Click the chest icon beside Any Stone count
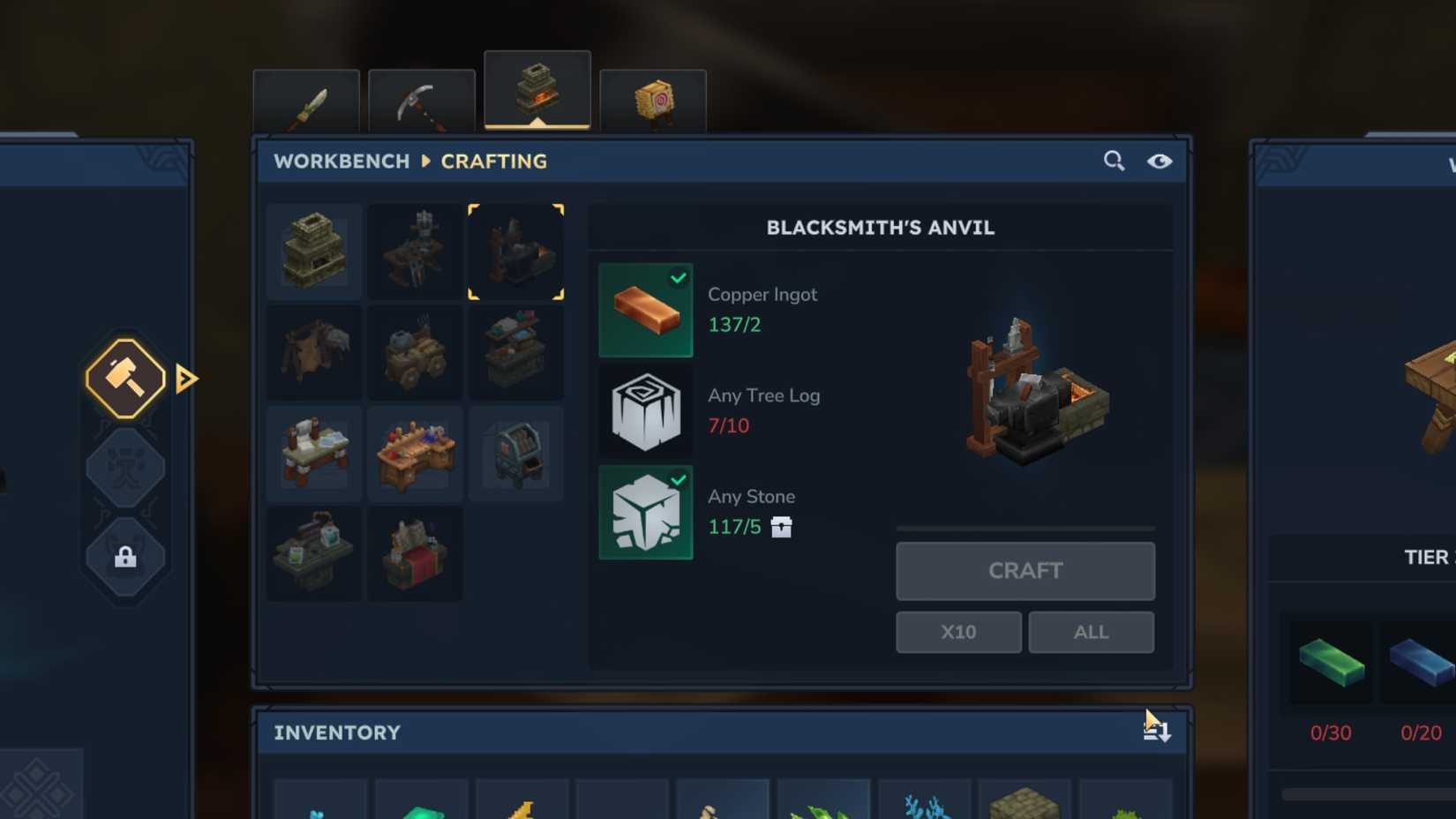1456x819 pixels. click(782, 527)
